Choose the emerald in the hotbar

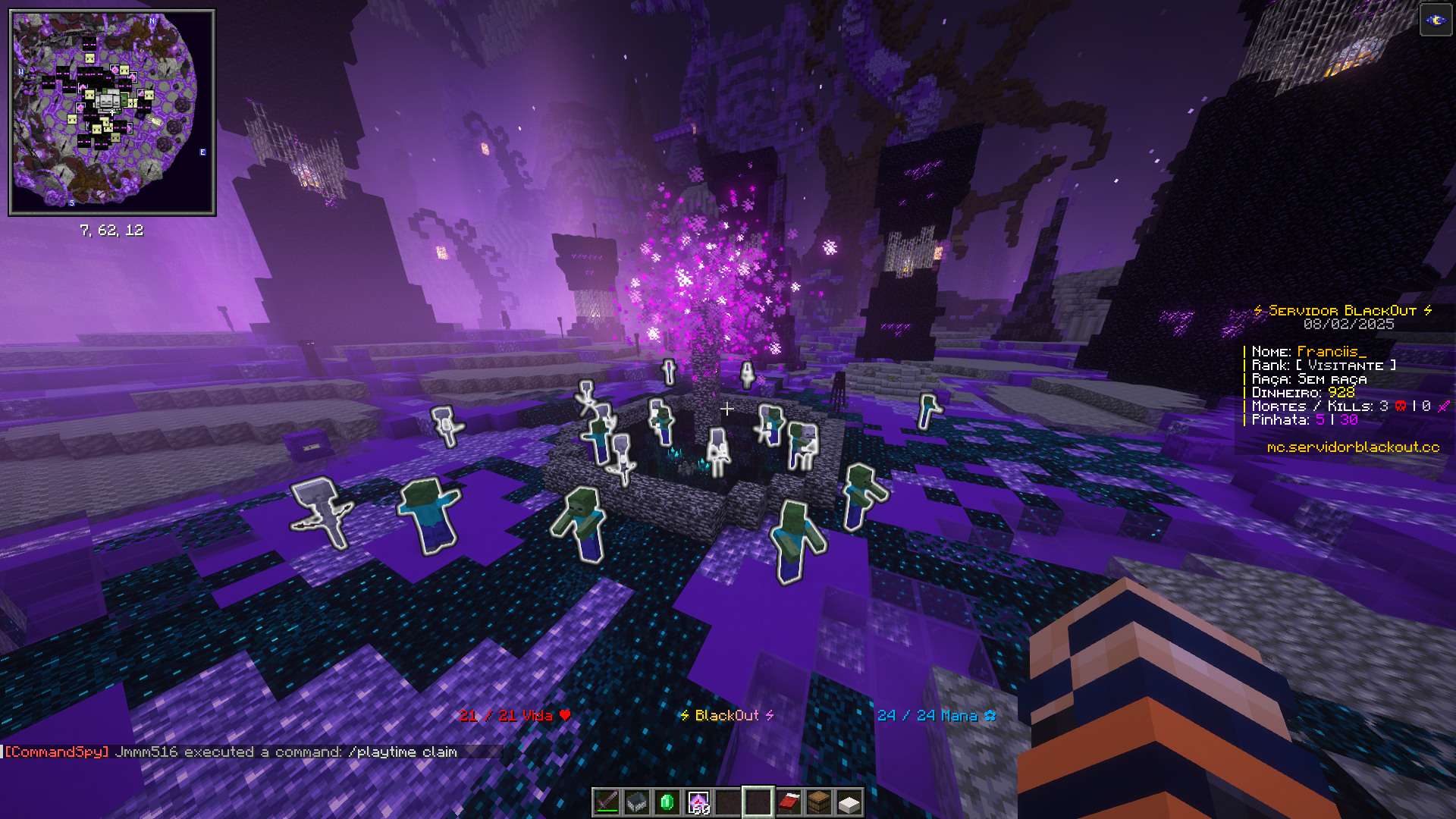(667, 802)
